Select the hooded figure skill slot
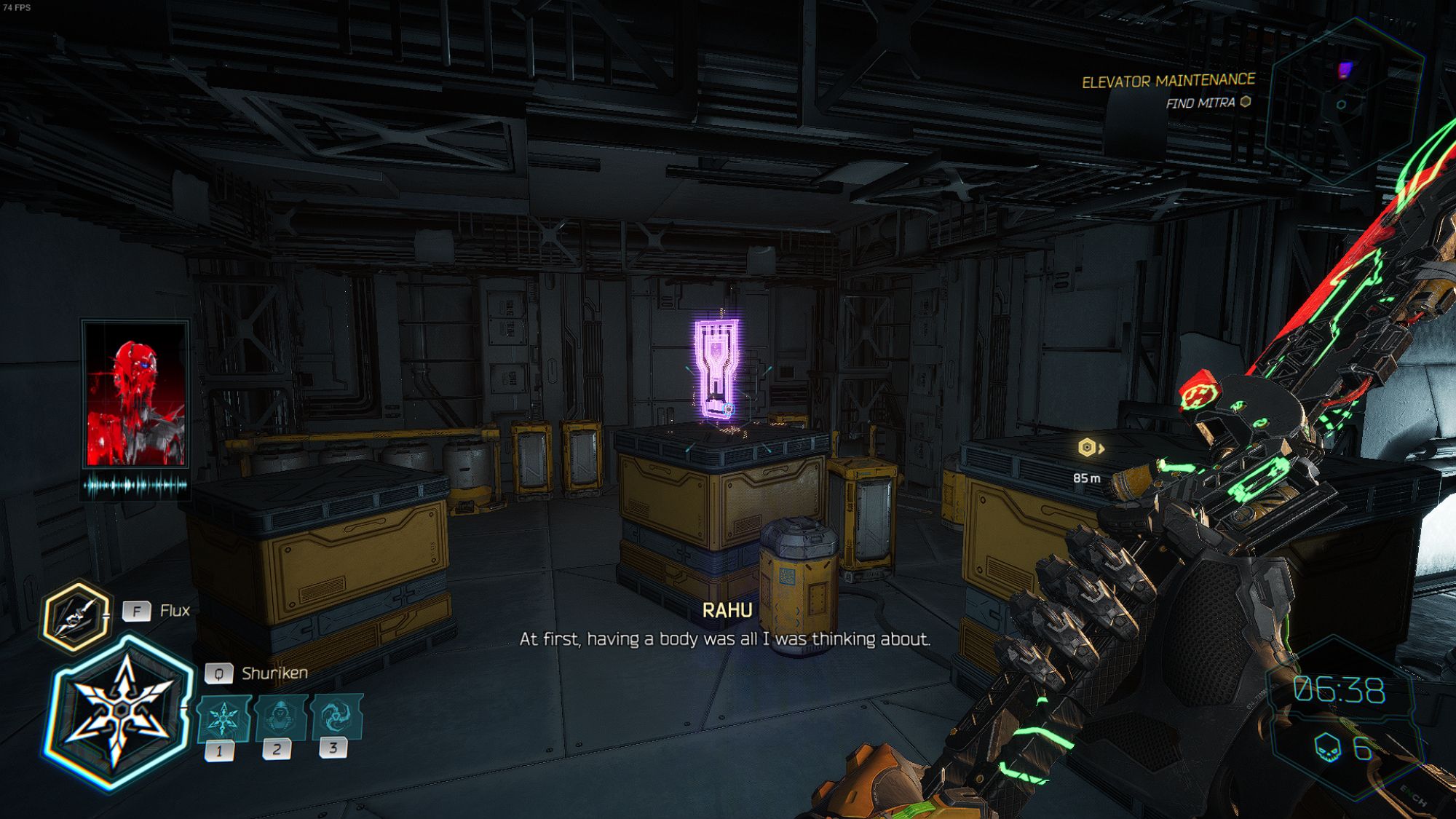Image resolution: width=1456 pixels, height=819 pixels. 280,717
